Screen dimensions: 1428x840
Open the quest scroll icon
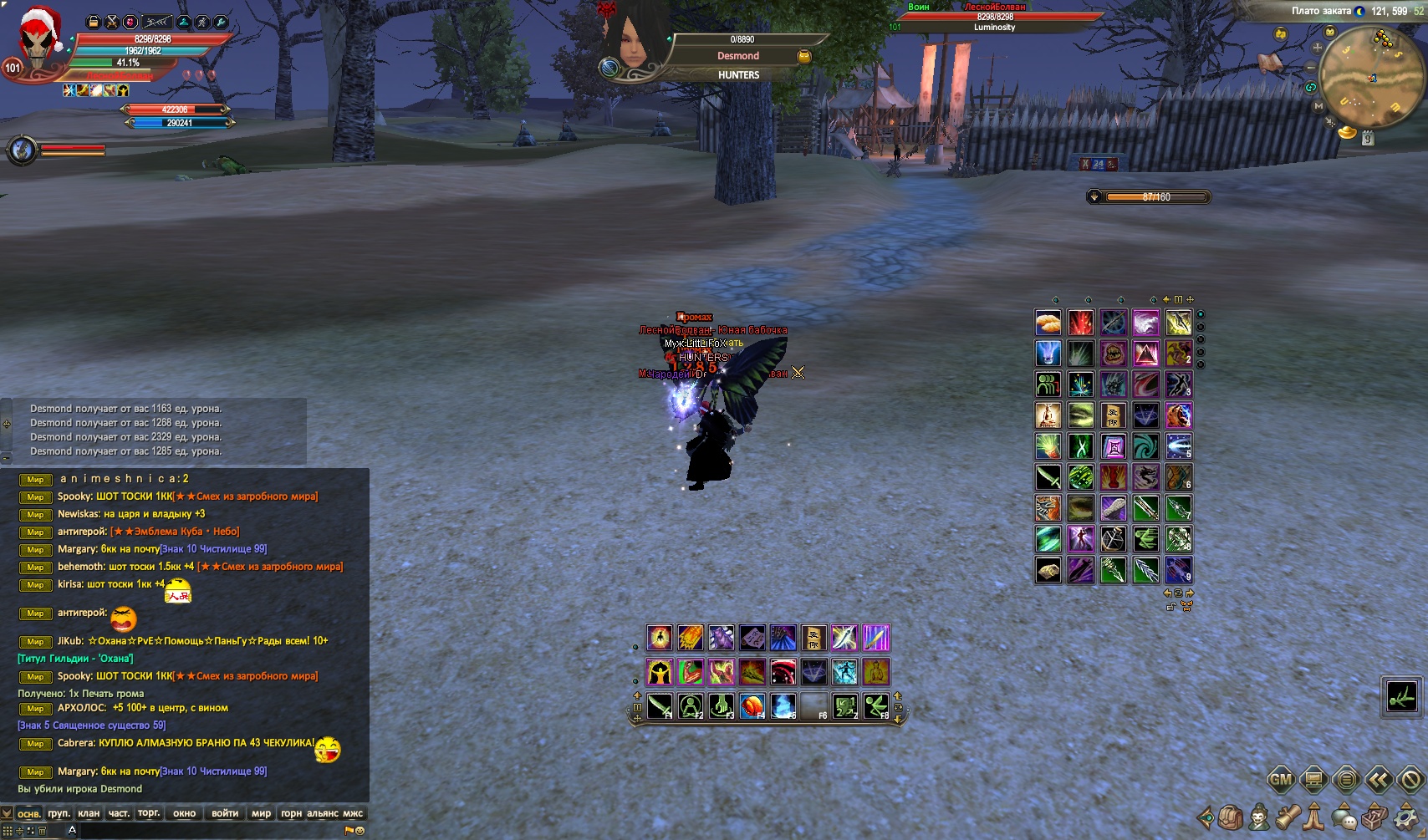[x=1287, y=817]
